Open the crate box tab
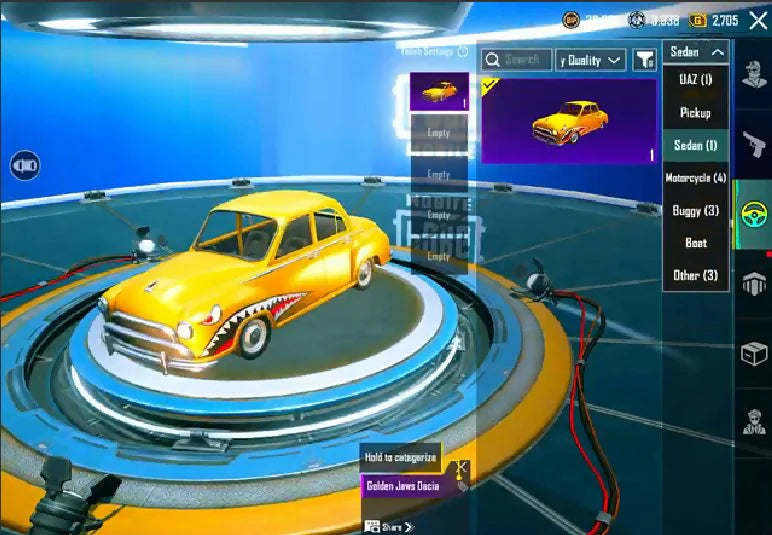772x535 pixels. [x=753, y=354]
